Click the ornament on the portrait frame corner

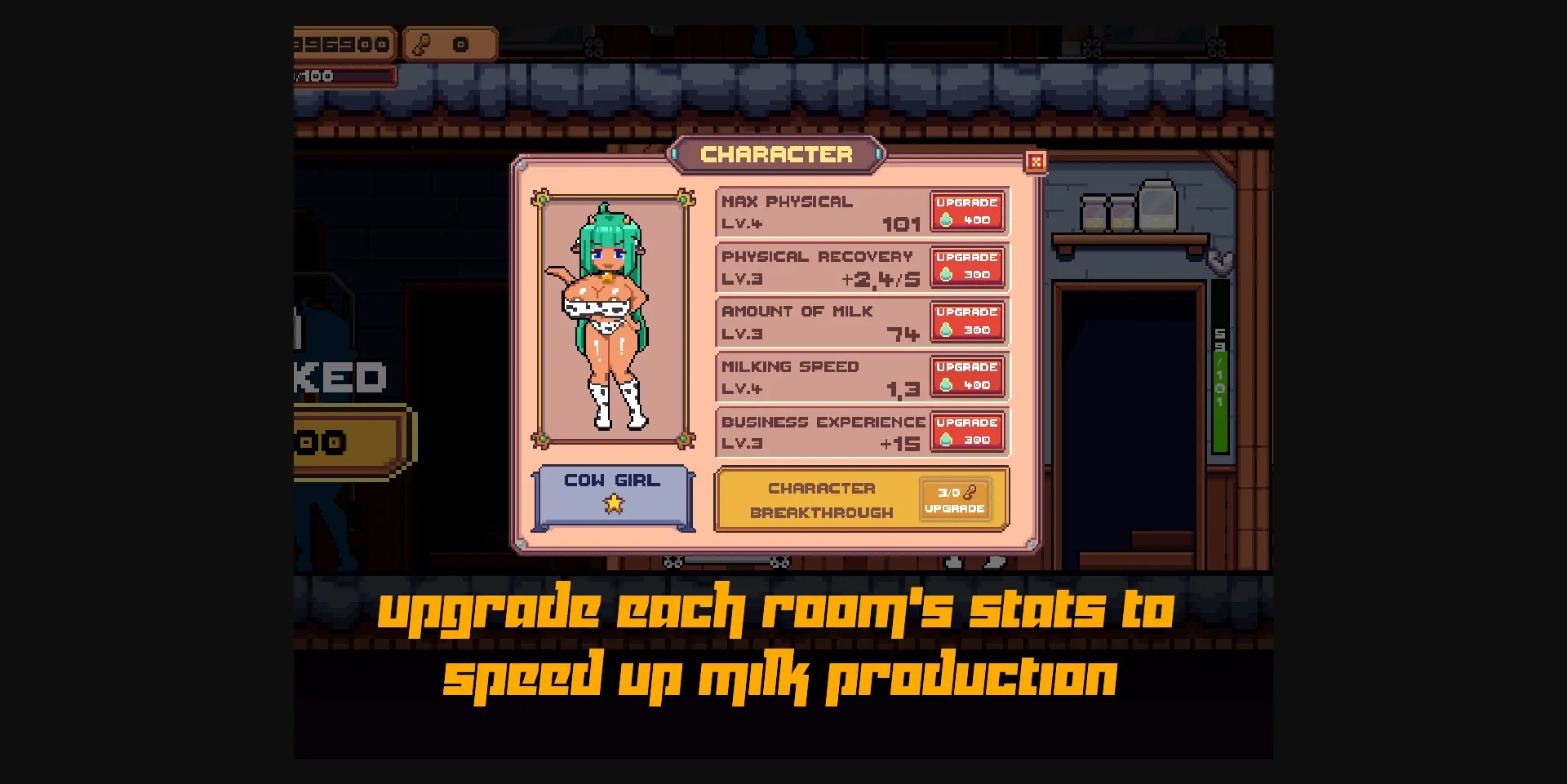click(x=541, y=198)
